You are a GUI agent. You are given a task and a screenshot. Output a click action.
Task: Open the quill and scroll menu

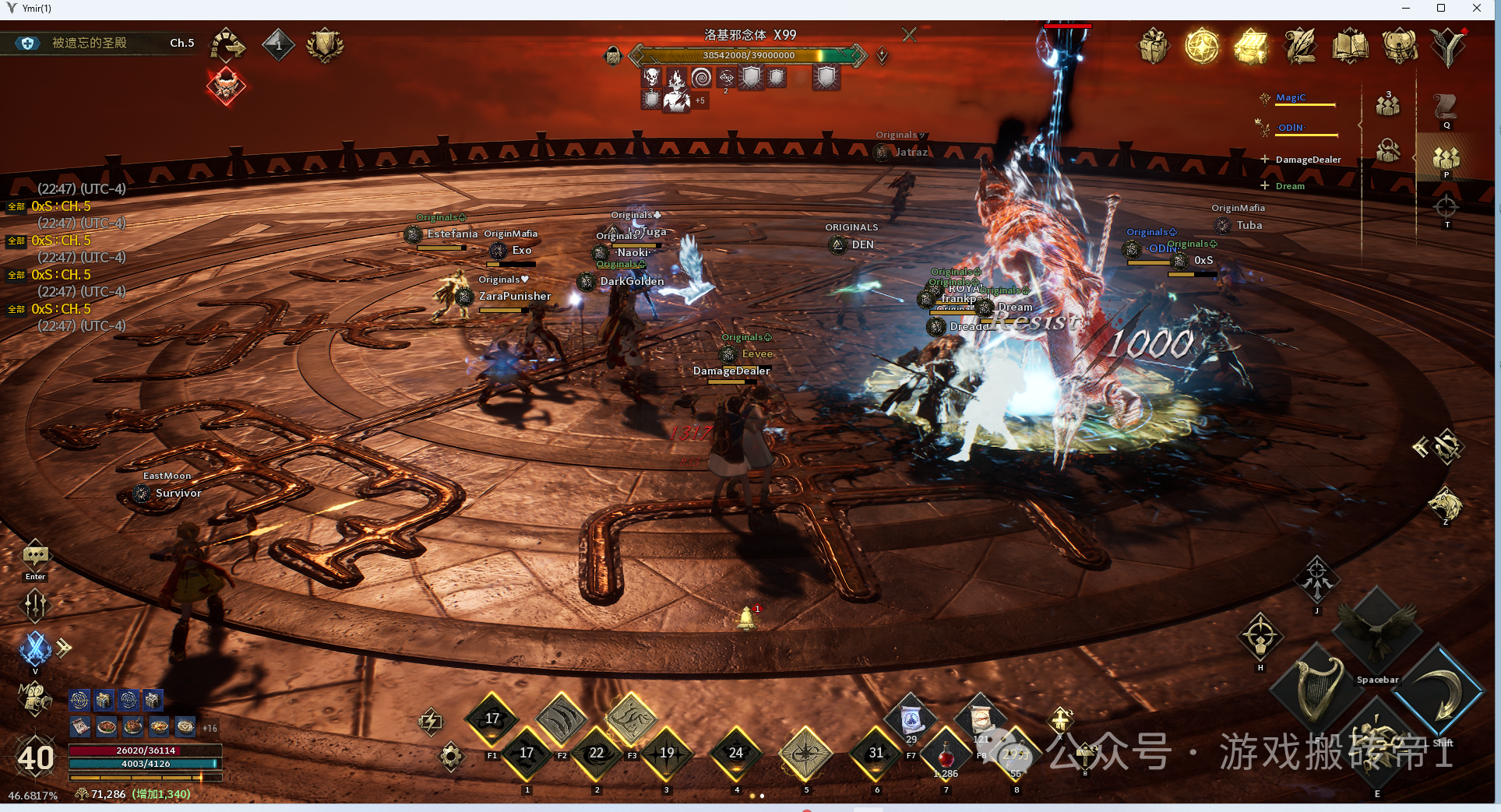(x=1300, y=46)
